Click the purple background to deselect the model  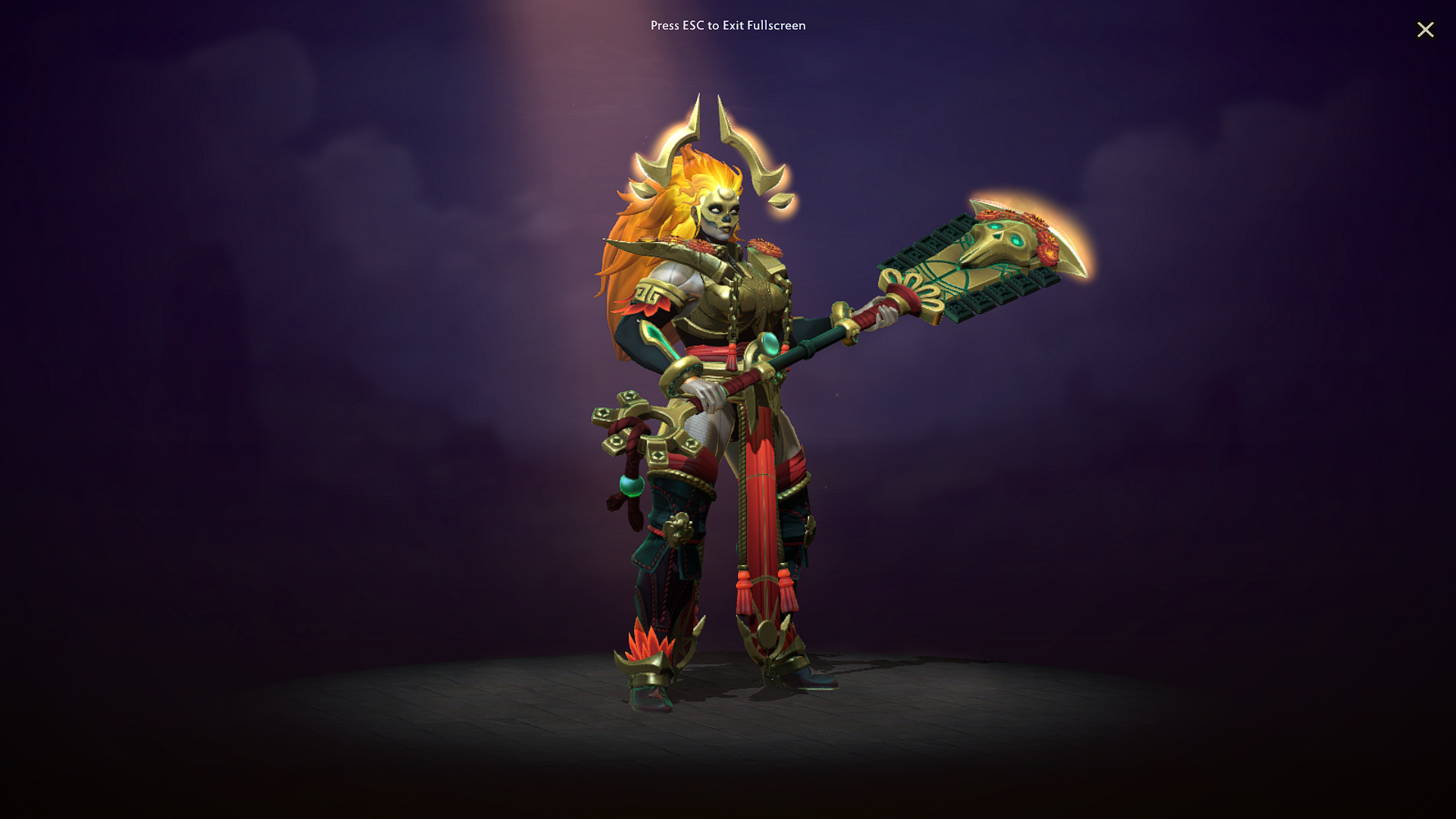(x=303, y=303)
